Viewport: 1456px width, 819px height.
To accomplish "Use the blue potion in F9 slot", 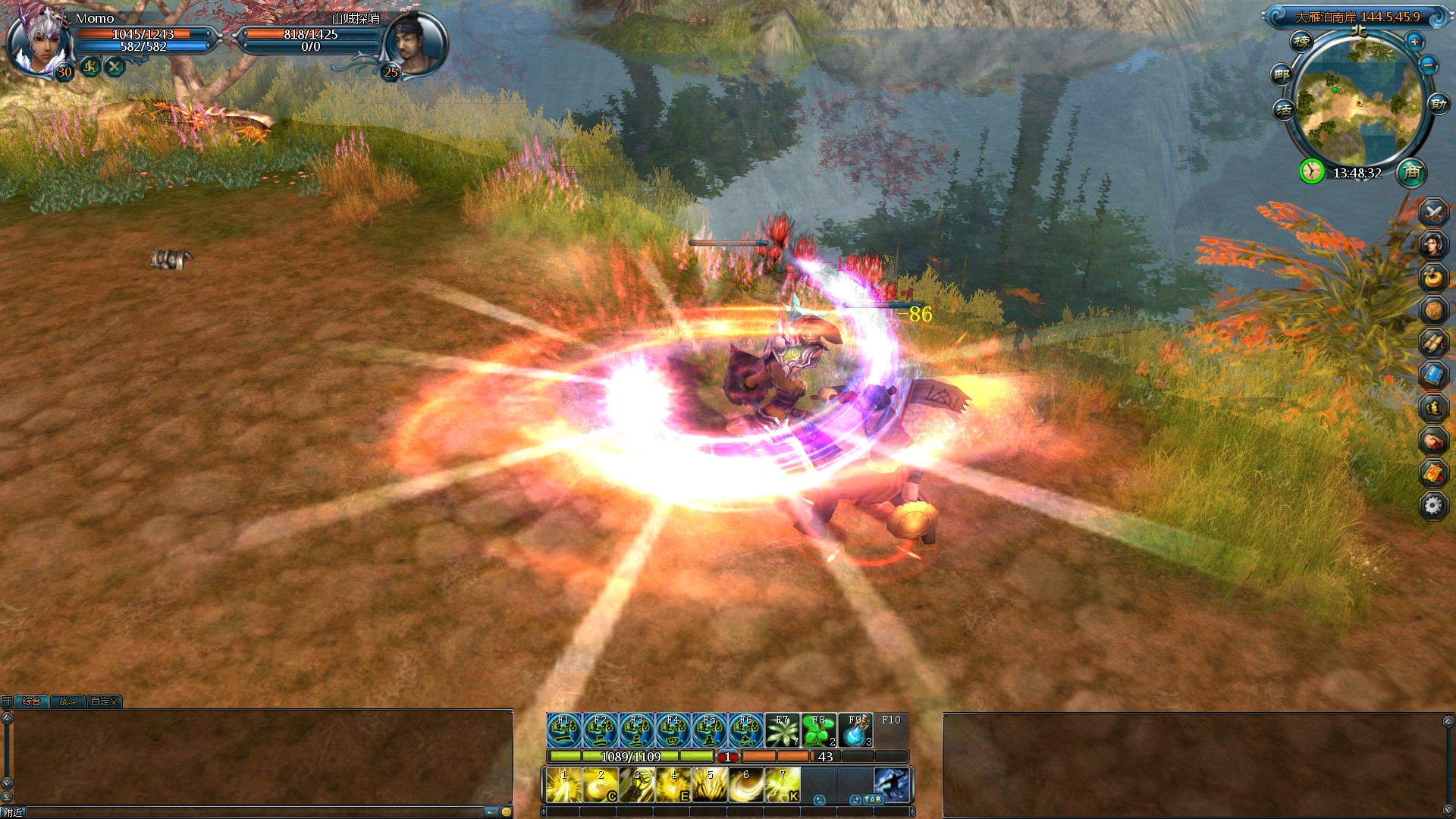I will click(x=855, y=731).
